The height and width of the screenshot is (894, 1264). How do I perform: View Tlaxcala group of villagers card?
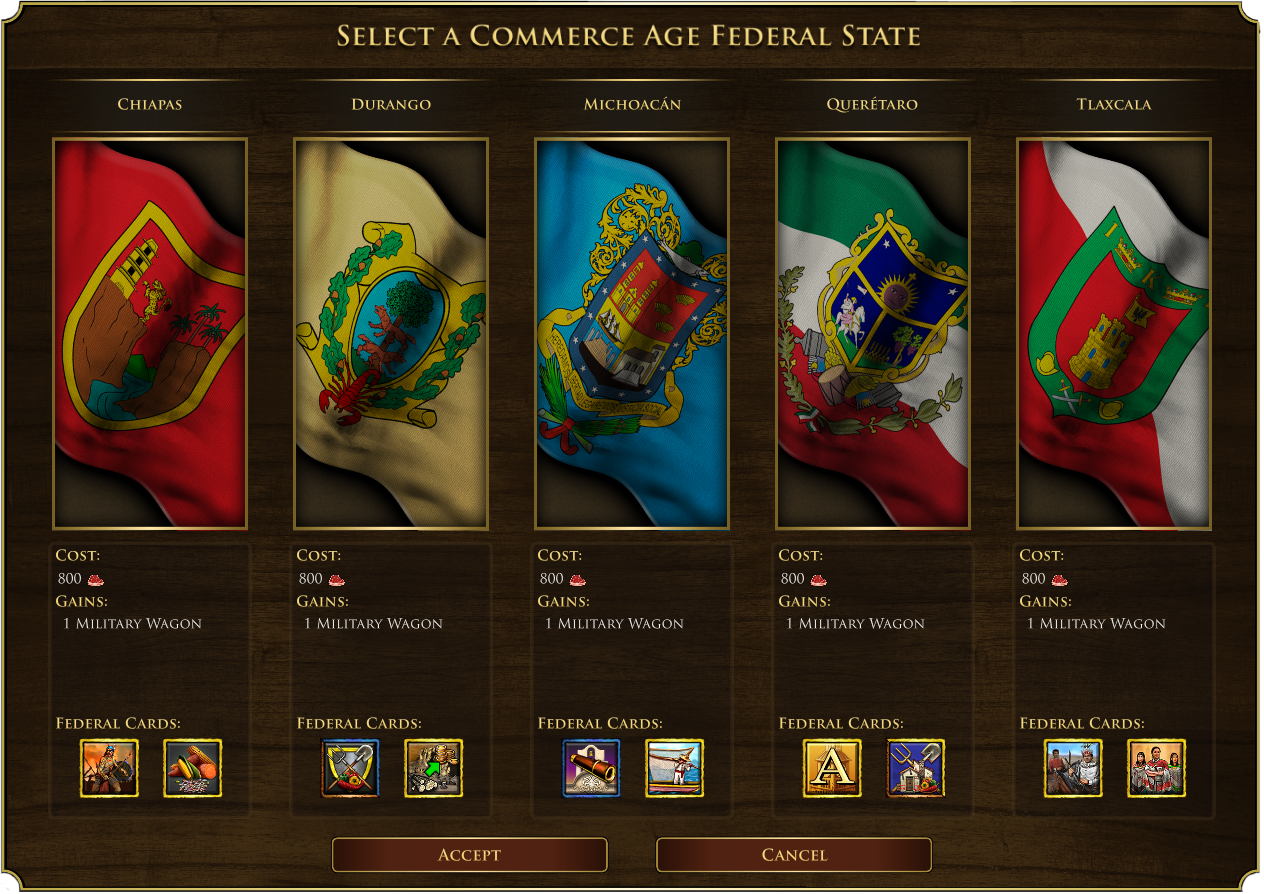click(x=1157, y=768)
